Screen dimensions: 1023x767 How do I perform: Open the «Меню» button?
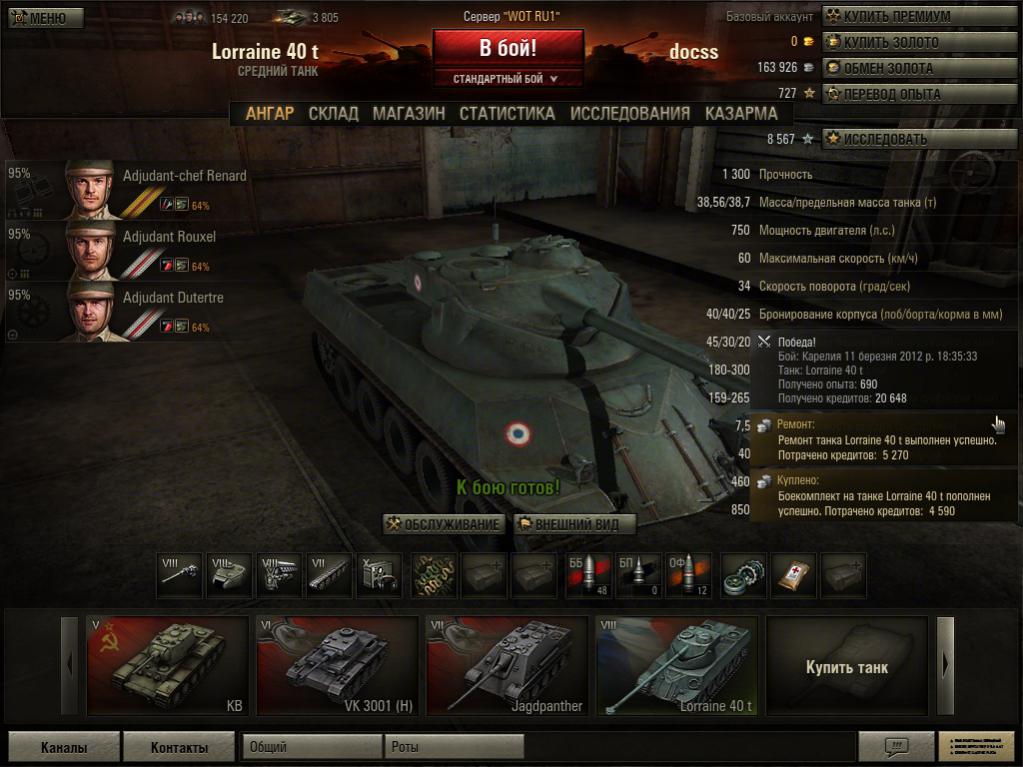(41, 18)
